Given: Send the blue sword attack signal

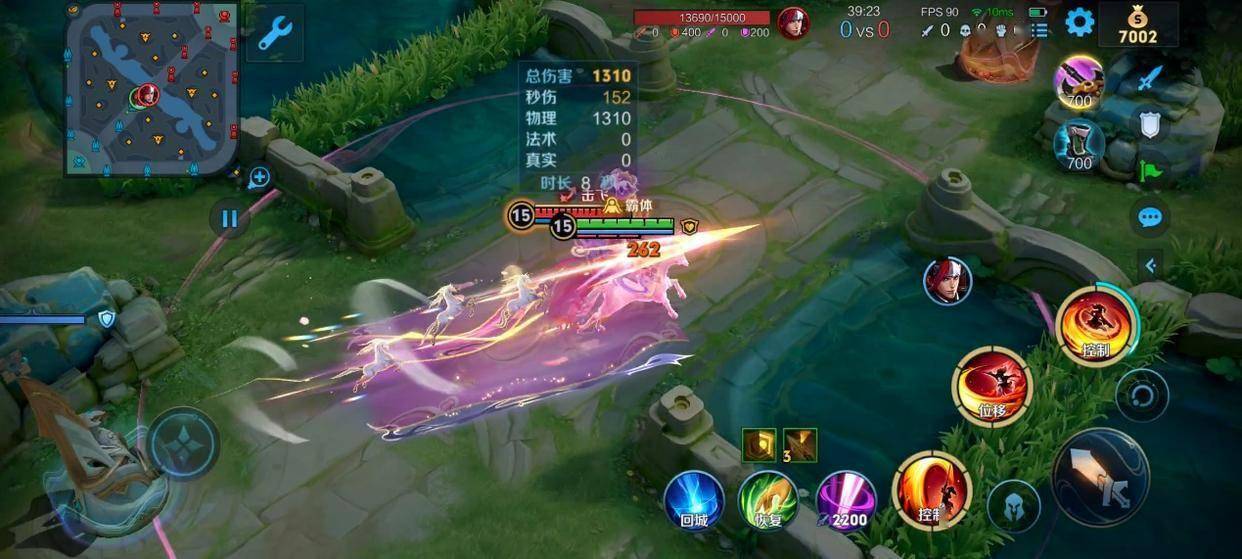Looking at the screenshot, I should (1151, 78).
